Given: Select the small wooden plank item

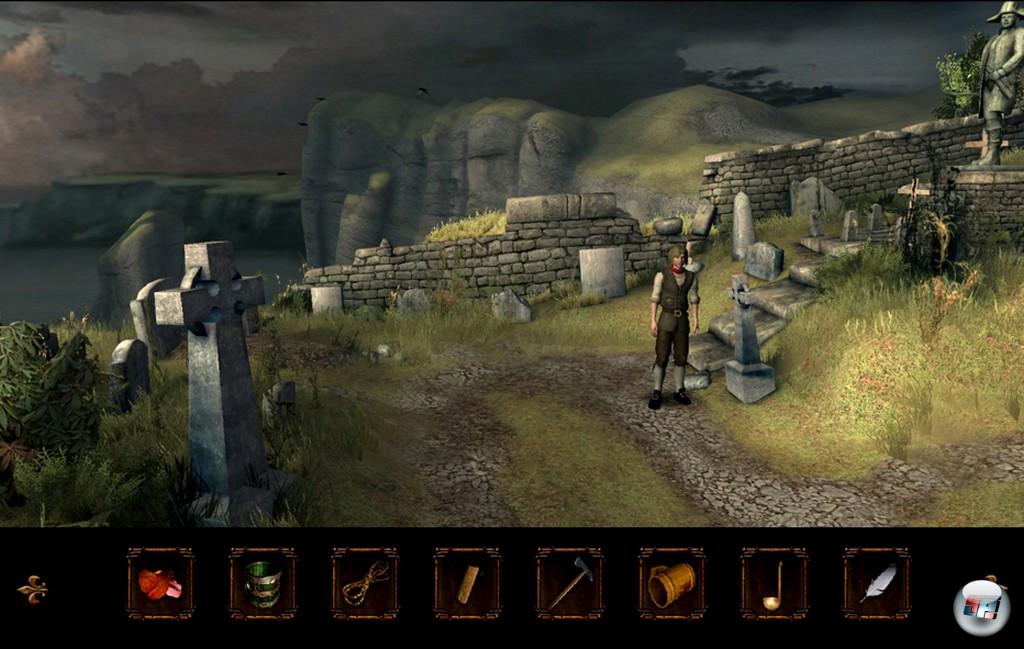Looking at the screenshot, I should coord(467,584).
